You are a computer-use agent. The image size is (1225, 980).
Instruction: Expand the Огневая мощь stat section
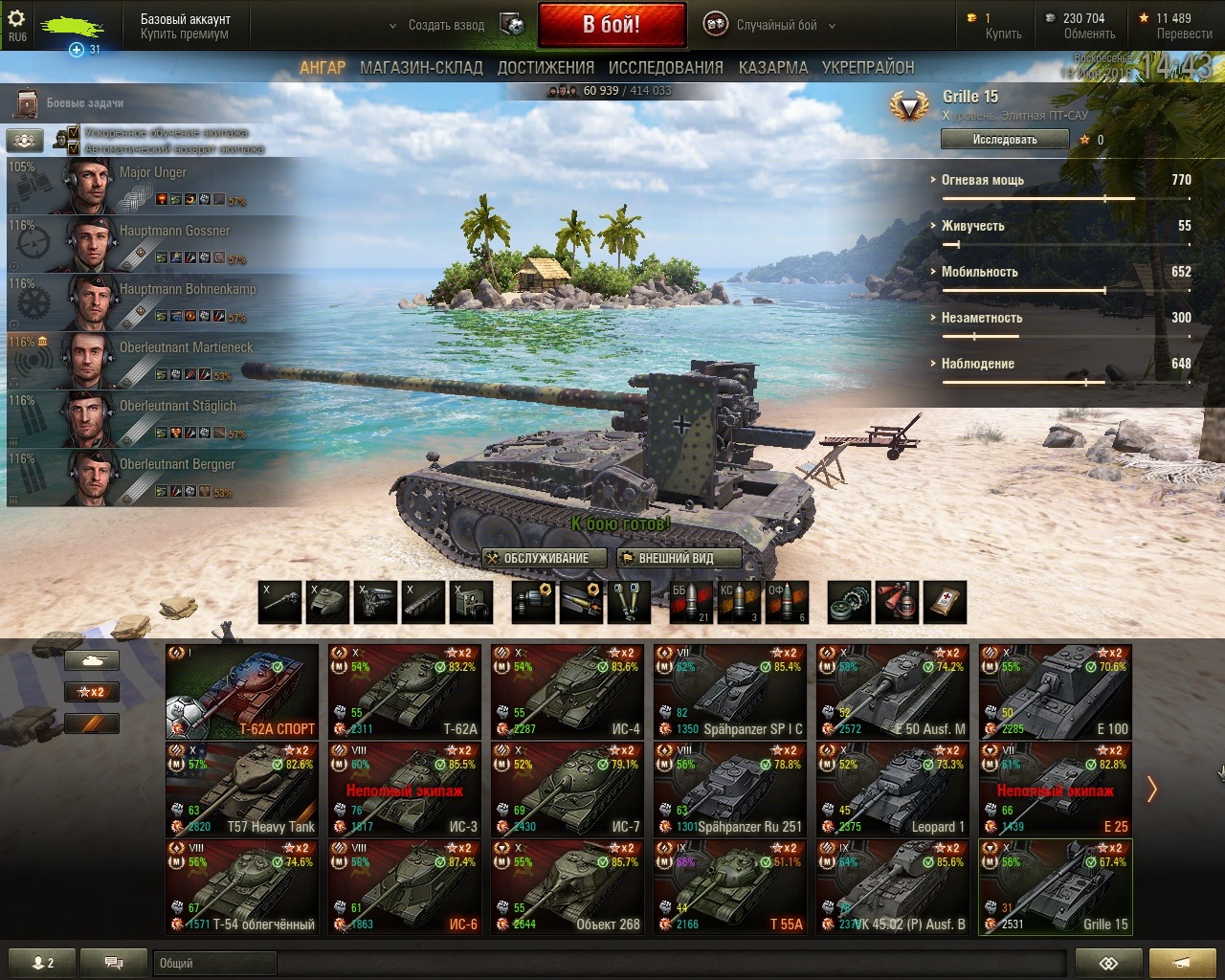click(983, 180)
